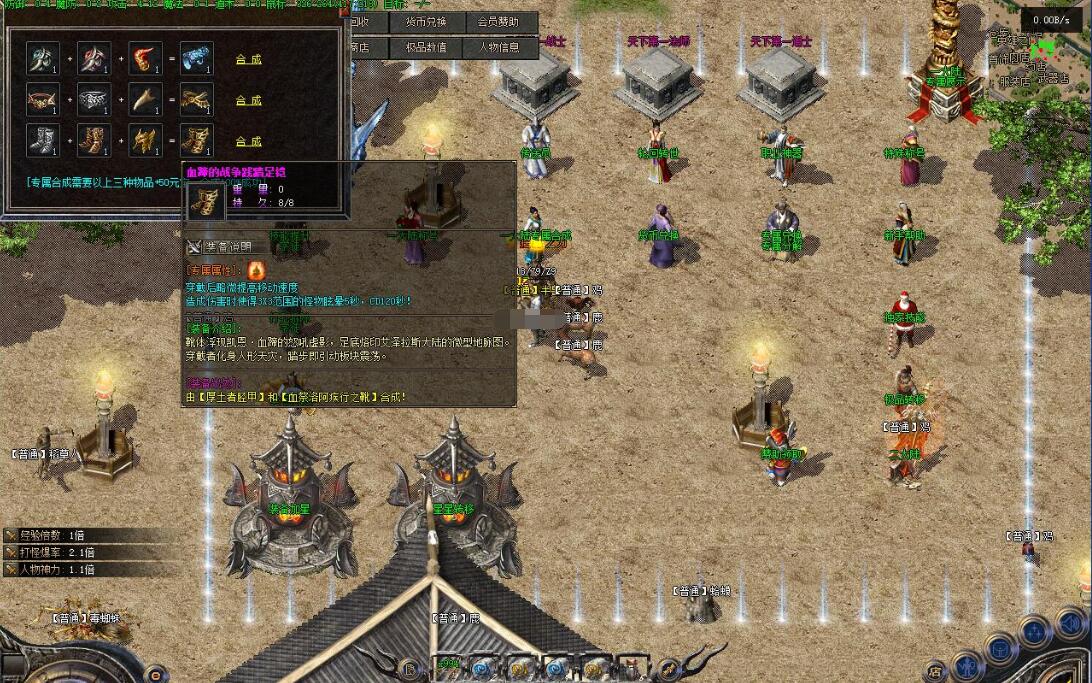Select the golden boots result slot
Viewport: 1092px width, 683px height.
click(196, 141)
